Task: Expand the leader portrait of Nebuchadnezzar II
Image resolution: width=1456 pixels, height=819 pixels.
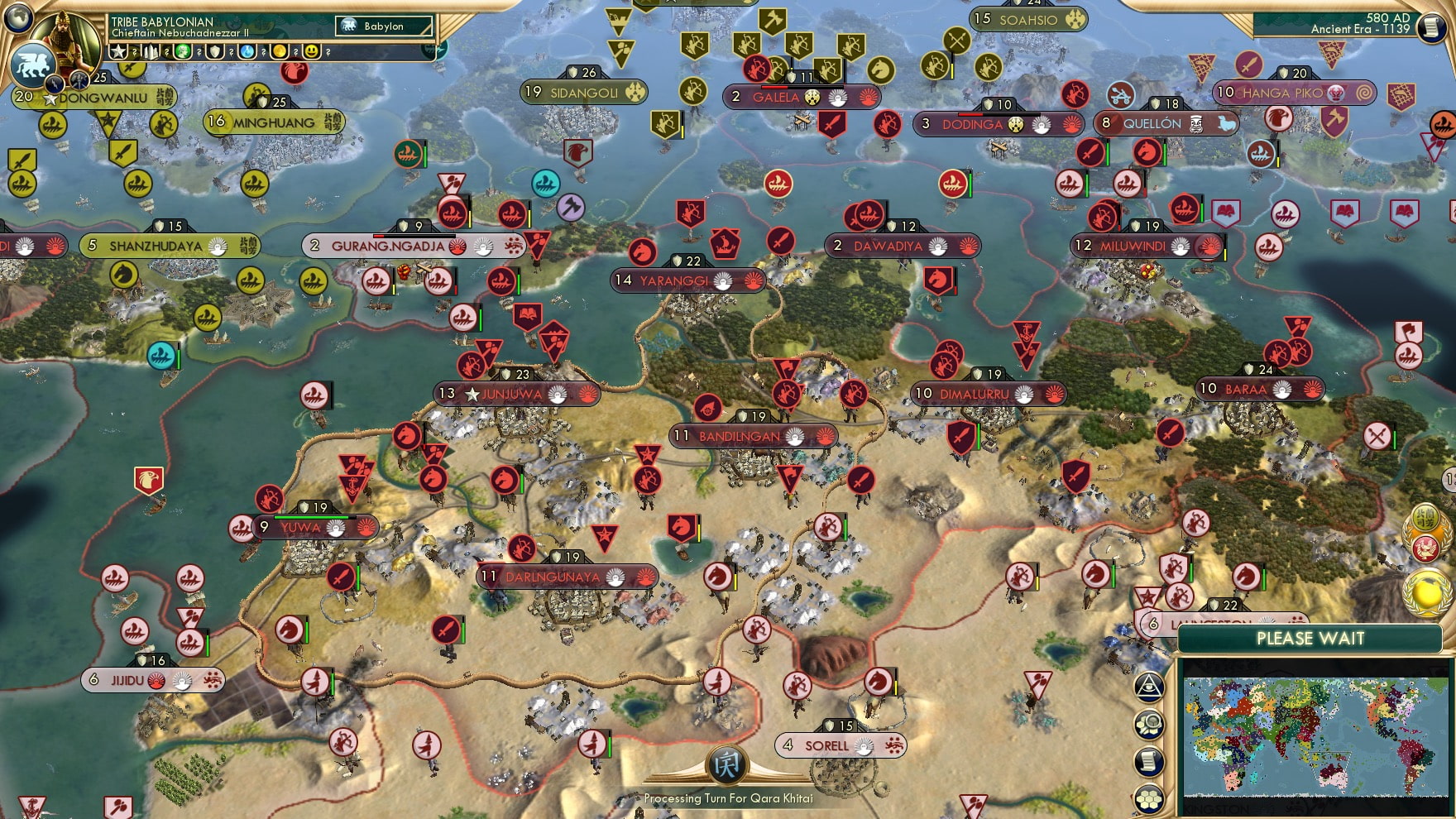Action: coord(66,40)
